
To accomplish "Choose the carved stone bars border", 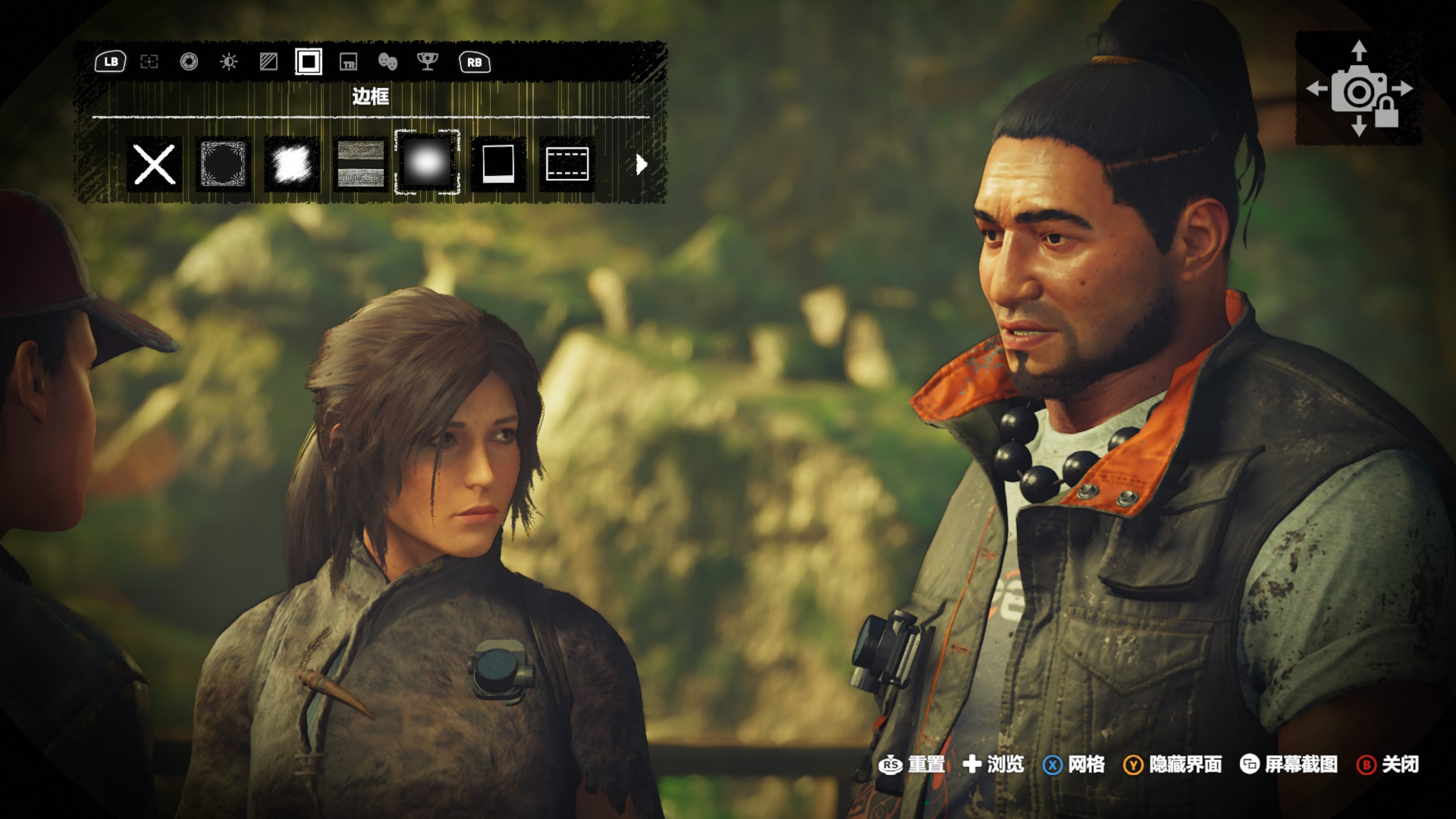I will pos(361,164).
